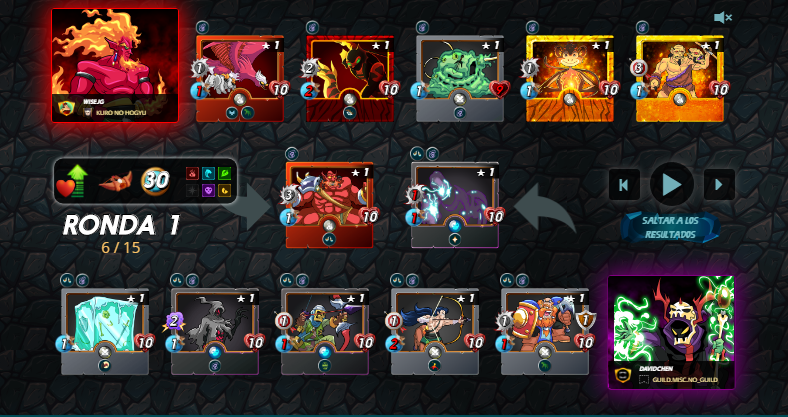The image size is (788, 417).
Task: Pick the winged red dragon card
Action: [240, 75]
